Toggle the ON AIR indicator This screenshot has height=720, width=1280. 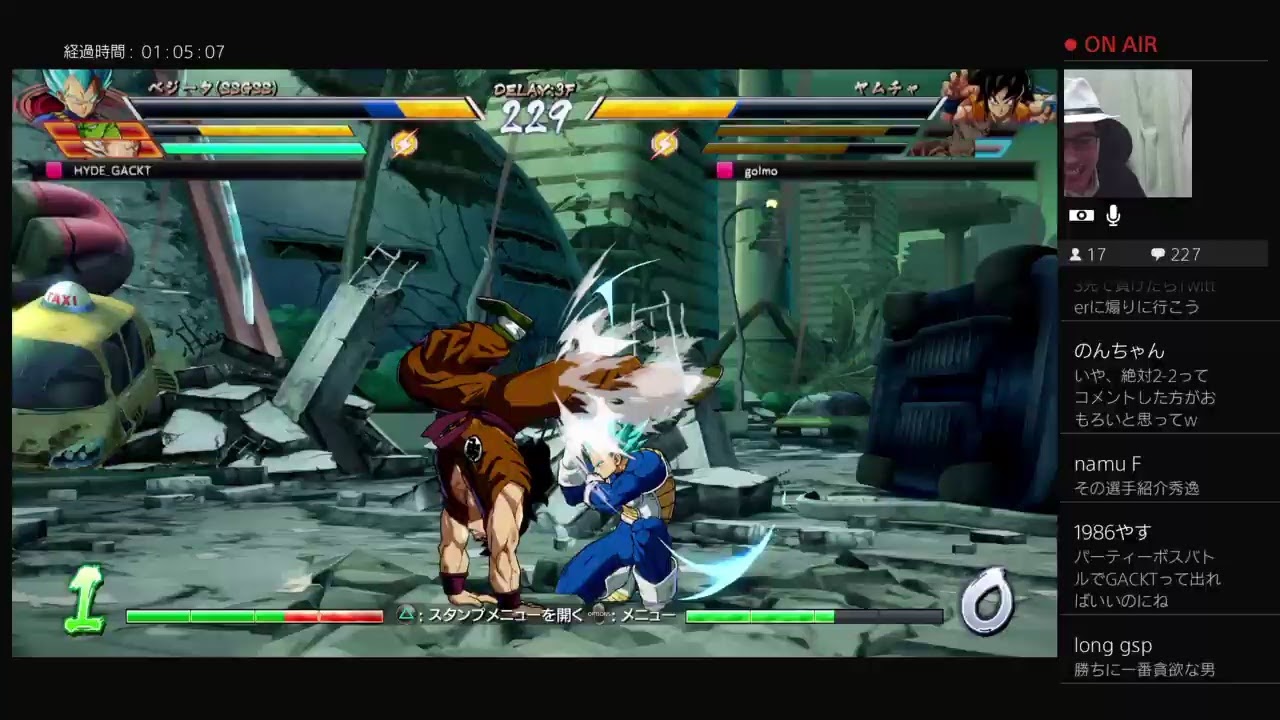point(1110,44)
